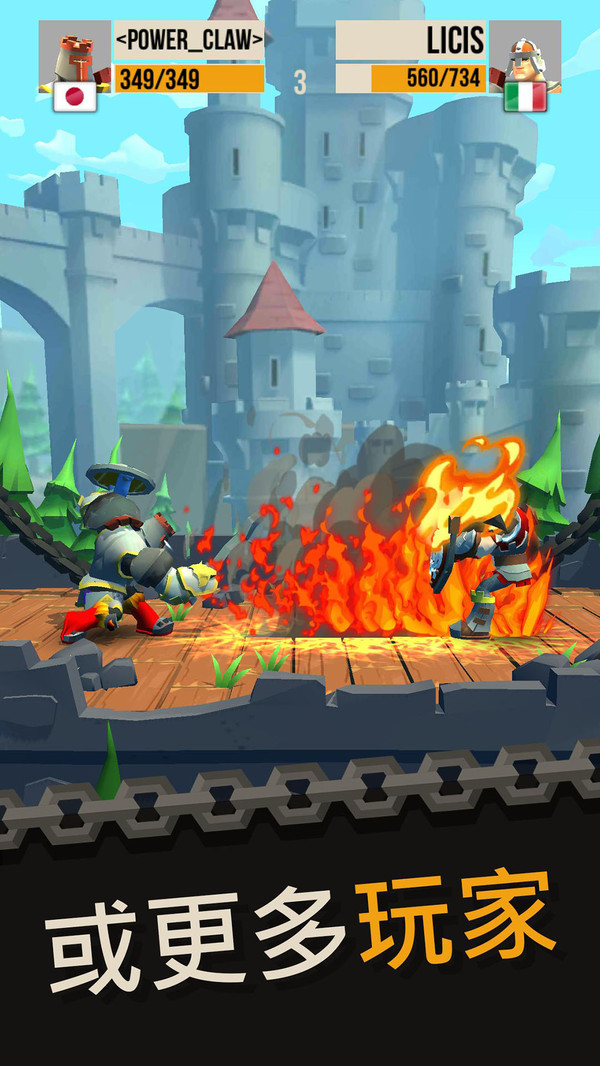Screen dimensions: 600x1066
Task: Click the Japanese flag badge
Action: click(74, 97)
